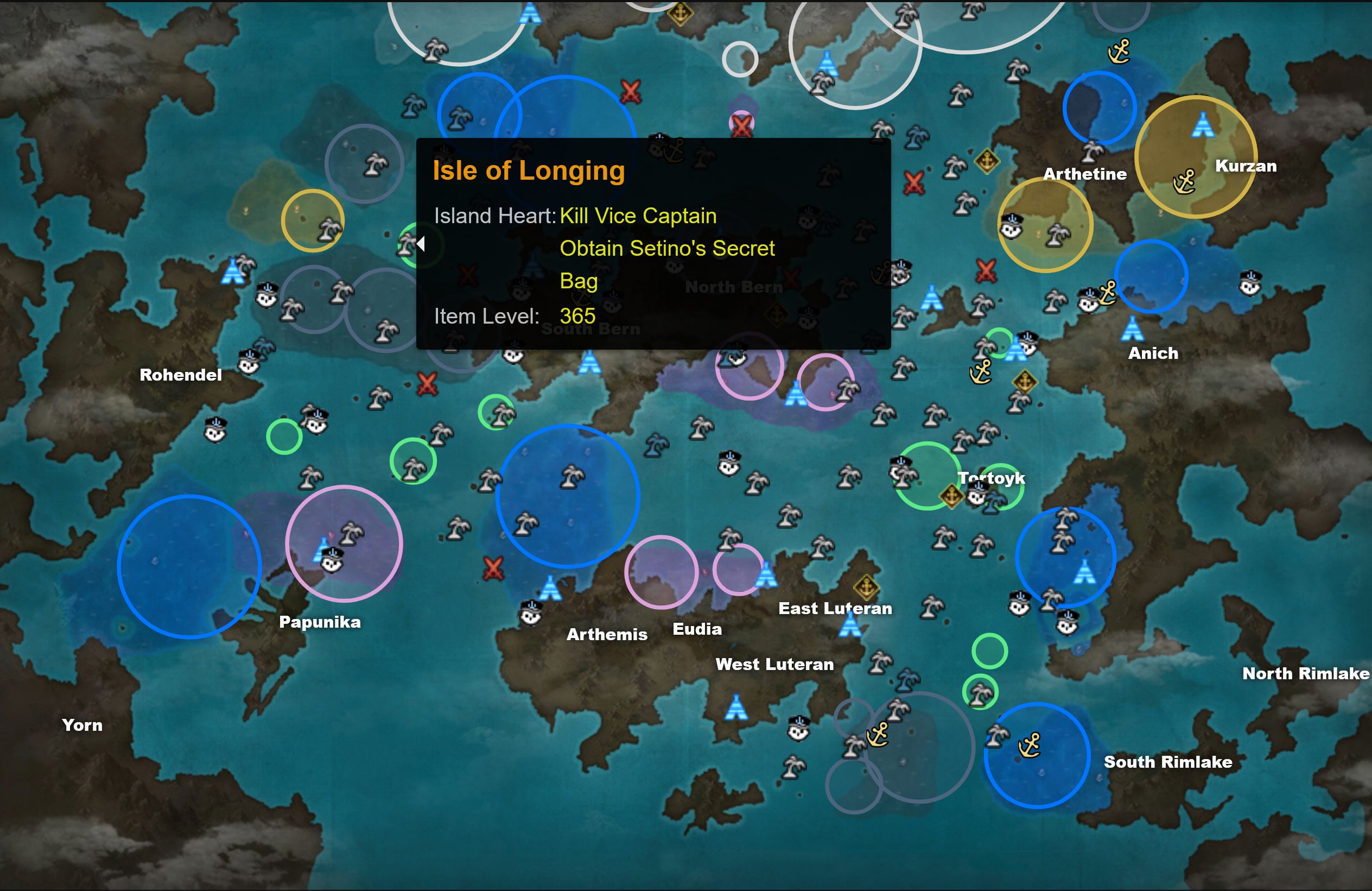Open the blue tent marker below West Luteran
This screenshot has height=891, width=1372.
(735, 708)
